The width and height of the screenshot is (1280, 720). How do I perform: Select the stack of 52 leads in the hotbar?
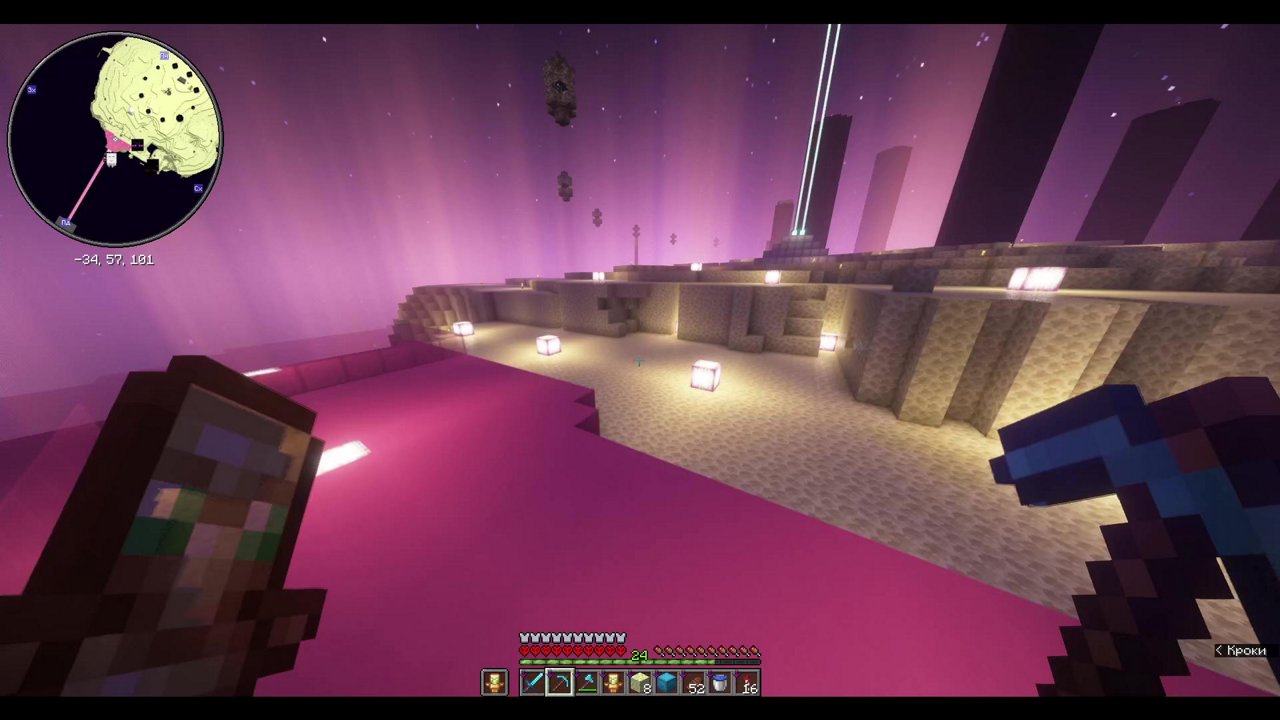pos(696,683)
